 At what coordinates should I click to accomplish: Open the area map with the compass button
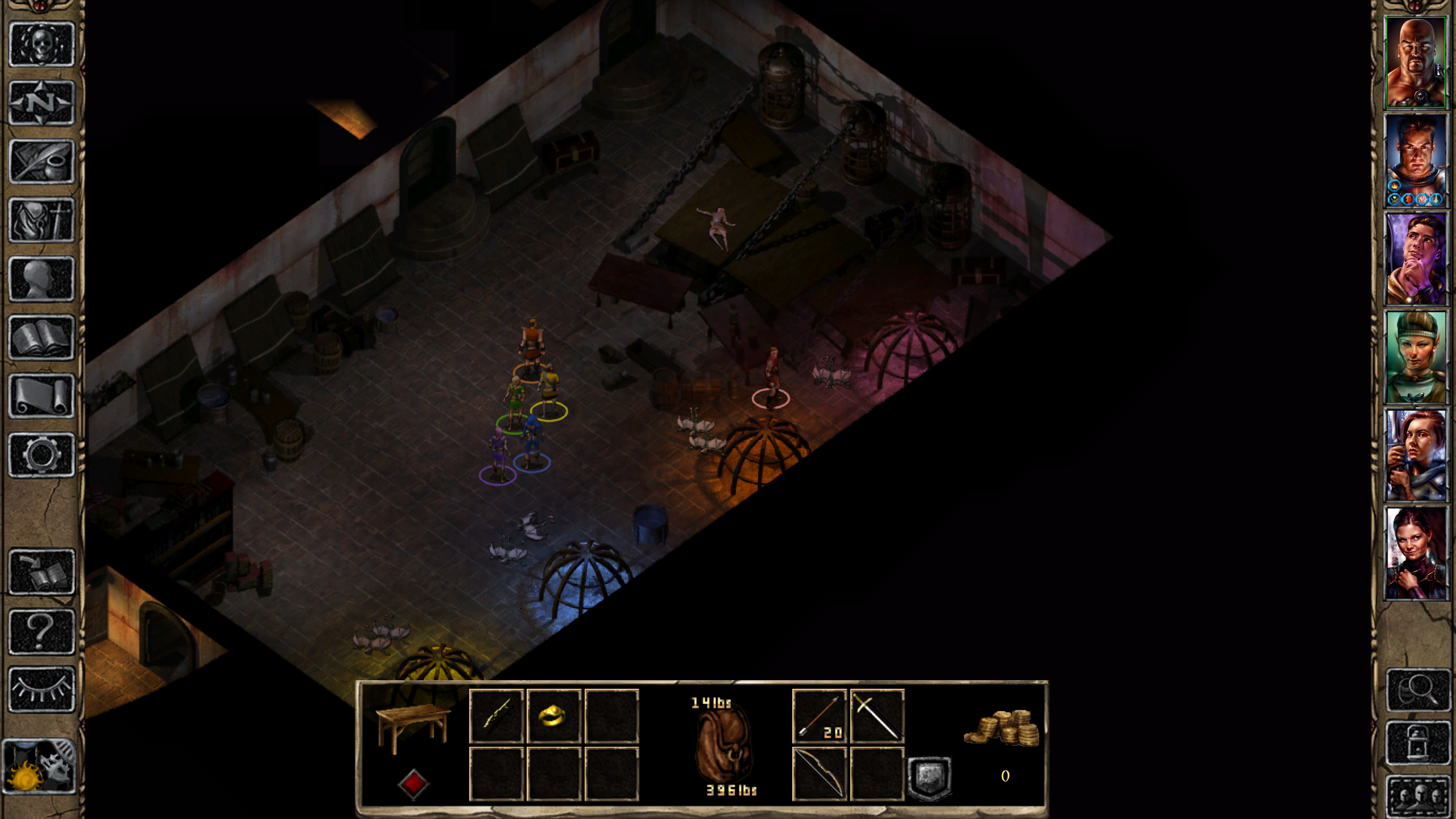[x=42, y=103]
